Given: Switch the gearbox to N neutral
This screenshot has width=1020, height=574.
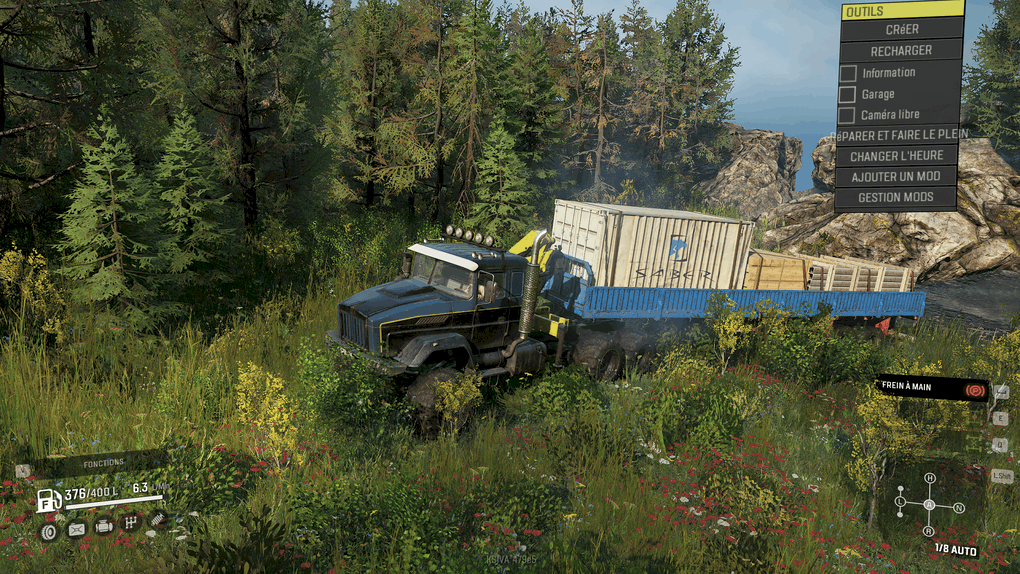Looking at the screenshot, I should coord(959,508).
